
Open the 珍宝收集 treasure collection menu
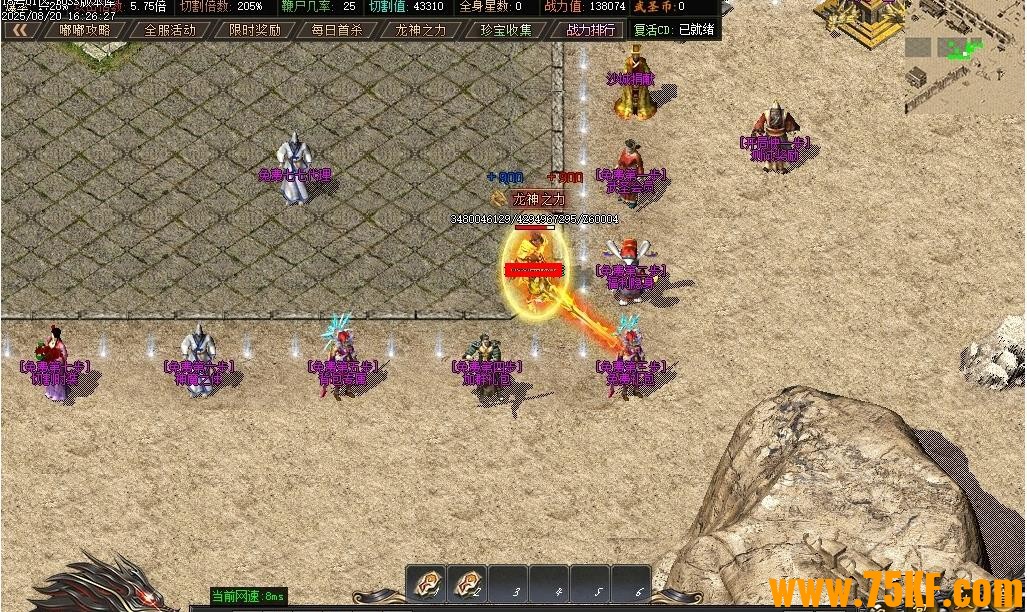tap(505, 30)
